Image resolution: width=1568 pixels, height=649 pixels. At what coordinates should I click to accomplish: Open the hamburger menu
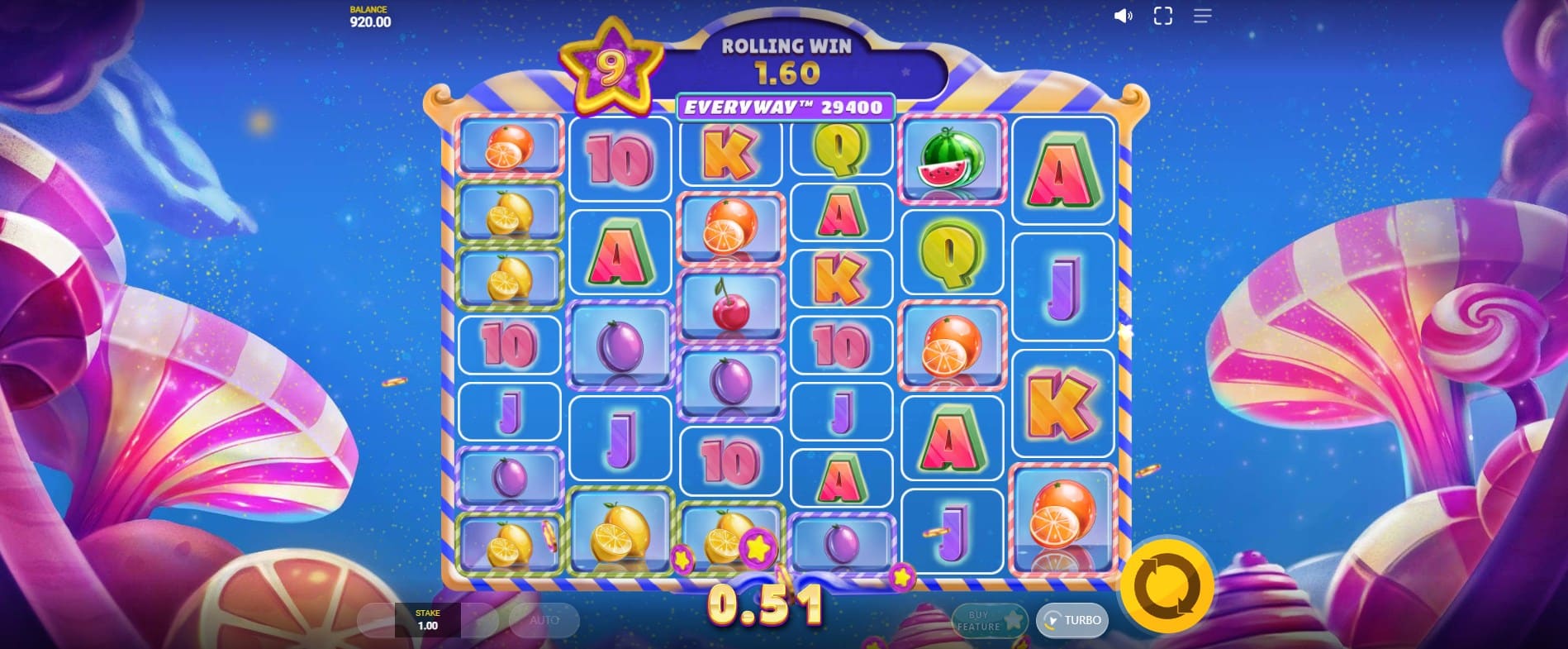point(1202,16)
